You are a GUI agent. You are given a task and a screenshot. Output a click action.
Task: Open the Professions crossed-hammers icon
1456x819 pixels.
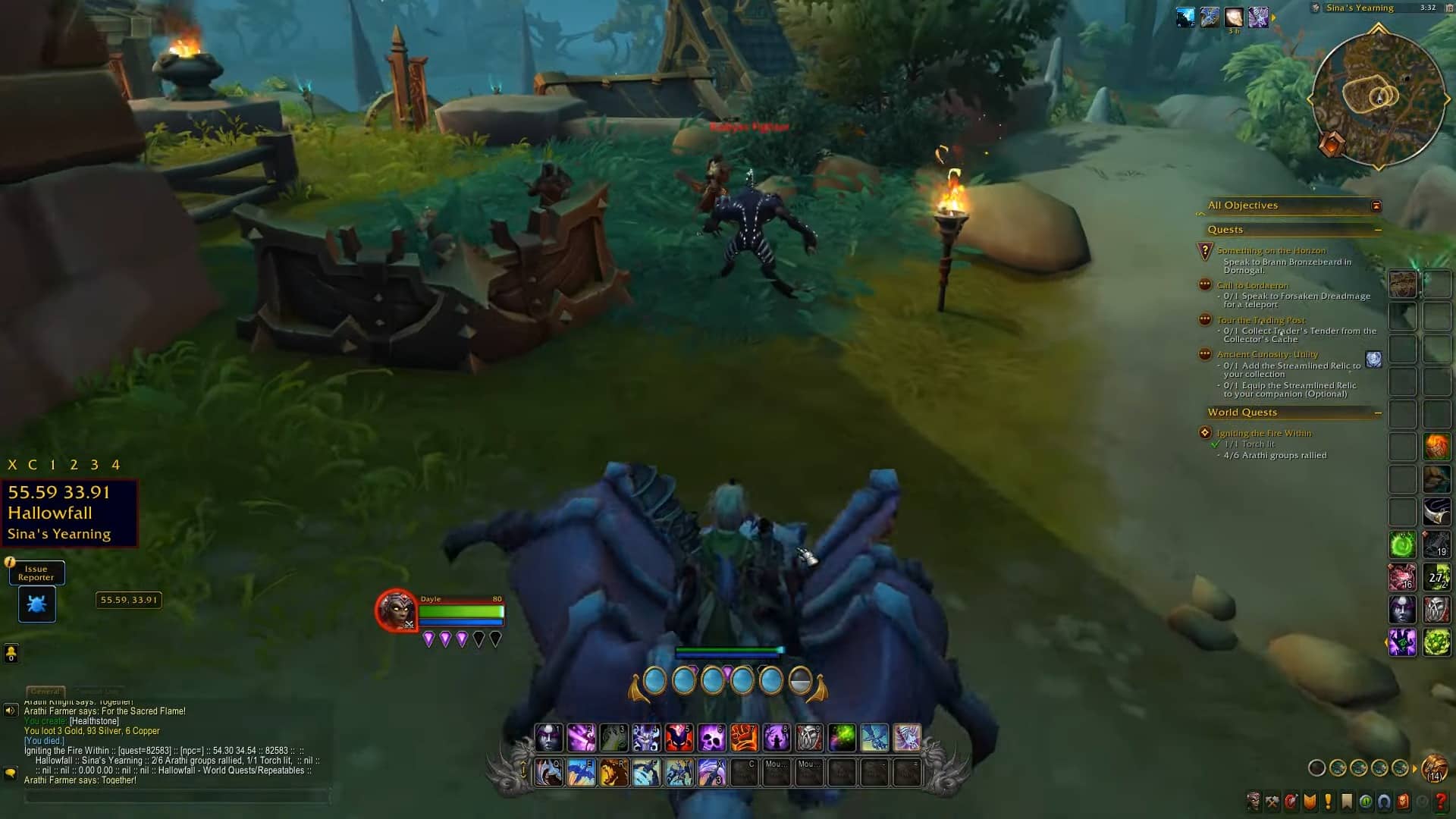click(1273, 802)
